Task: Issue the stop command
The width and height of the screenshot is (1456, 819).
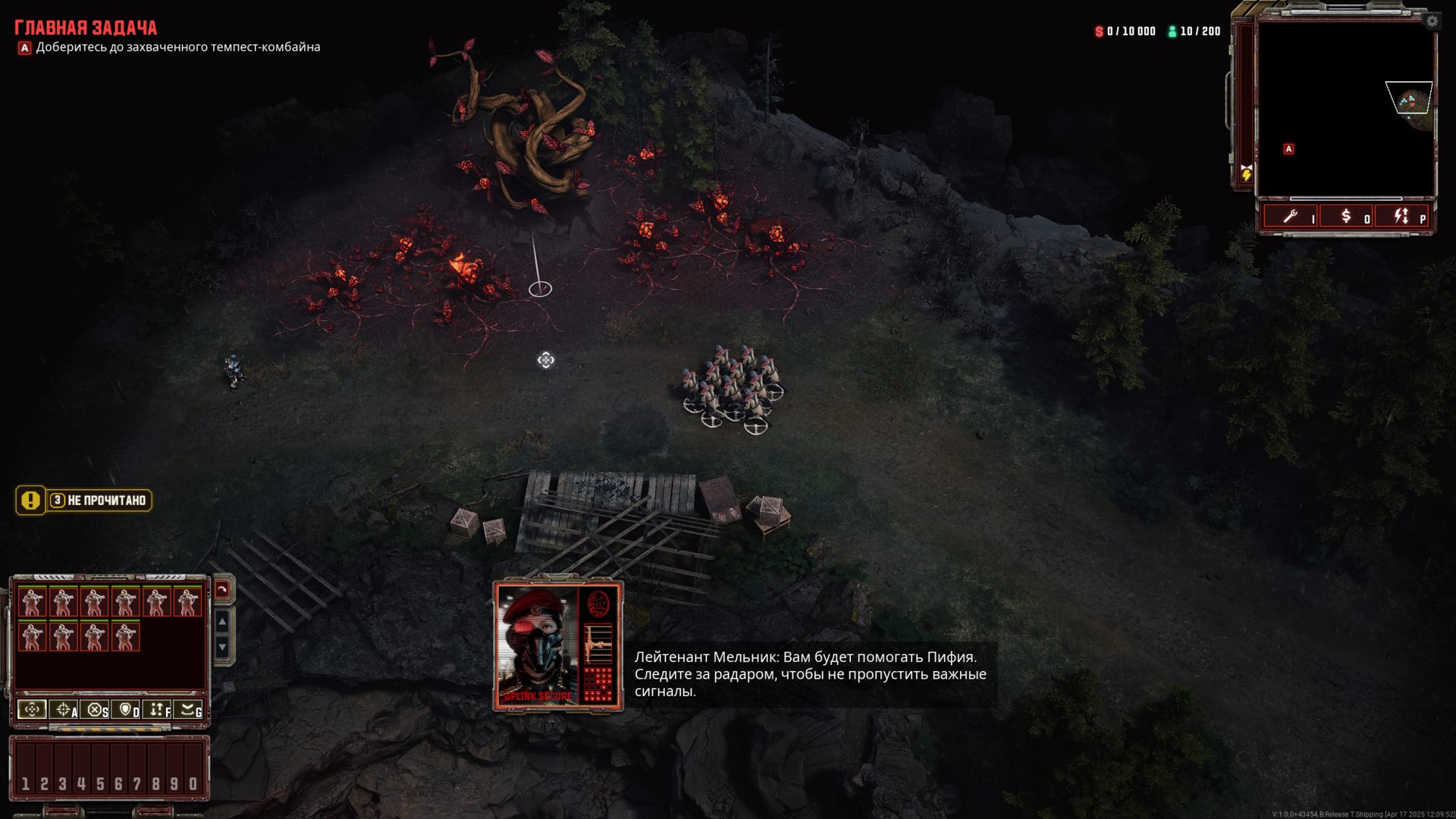Action: (x=96, y=710)
